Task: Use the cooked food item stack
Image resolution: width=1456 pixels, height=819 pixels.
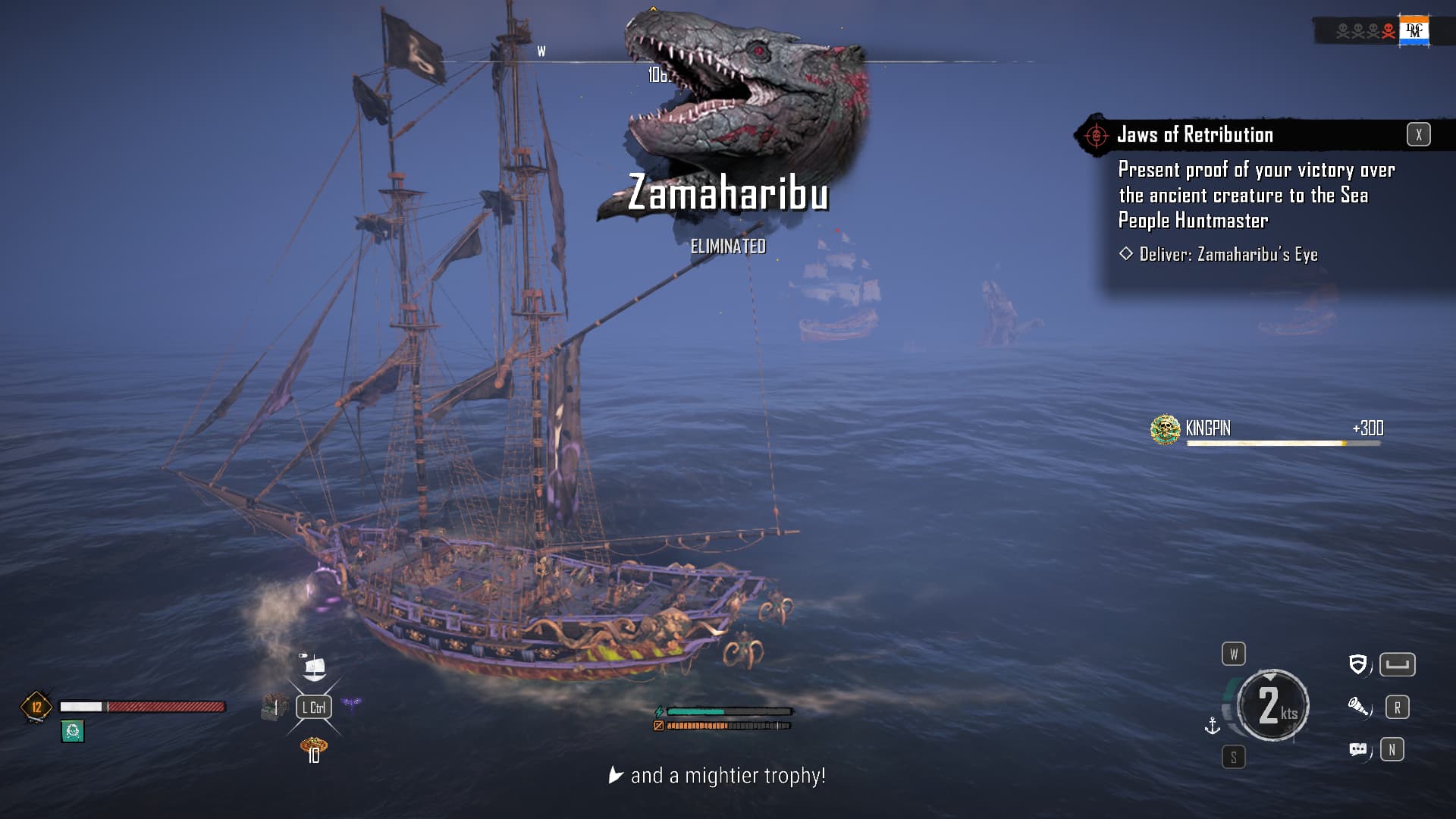Action: click(313, 747)
